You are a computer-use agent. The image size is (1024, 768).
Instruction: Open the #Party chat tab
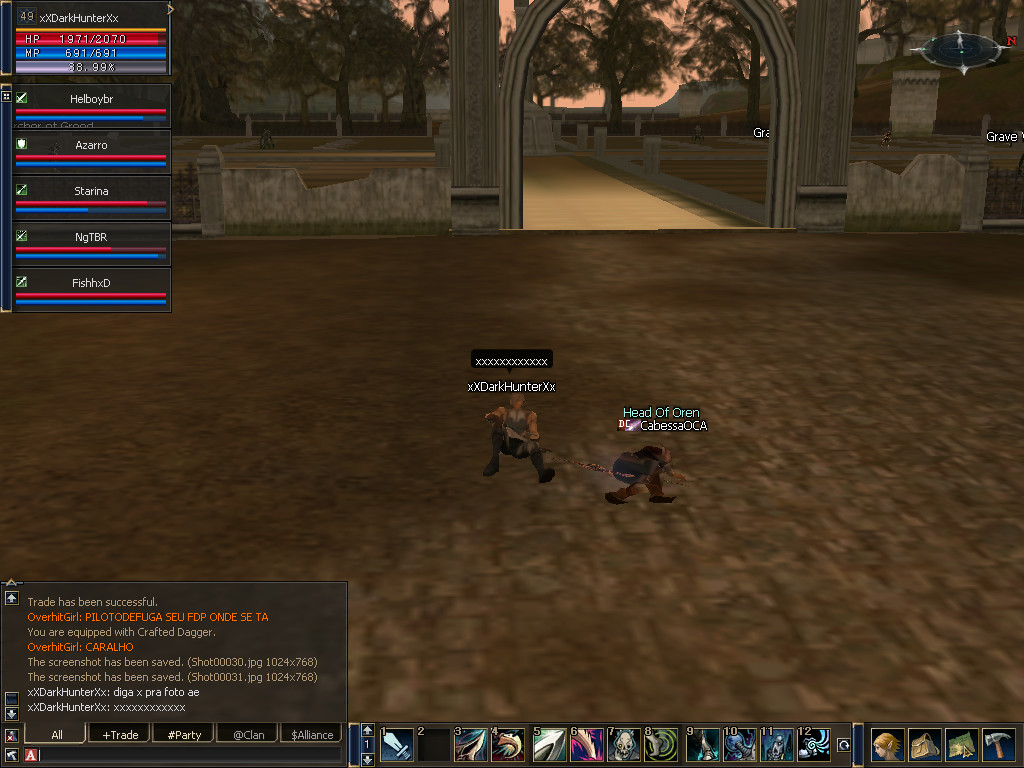184,735
